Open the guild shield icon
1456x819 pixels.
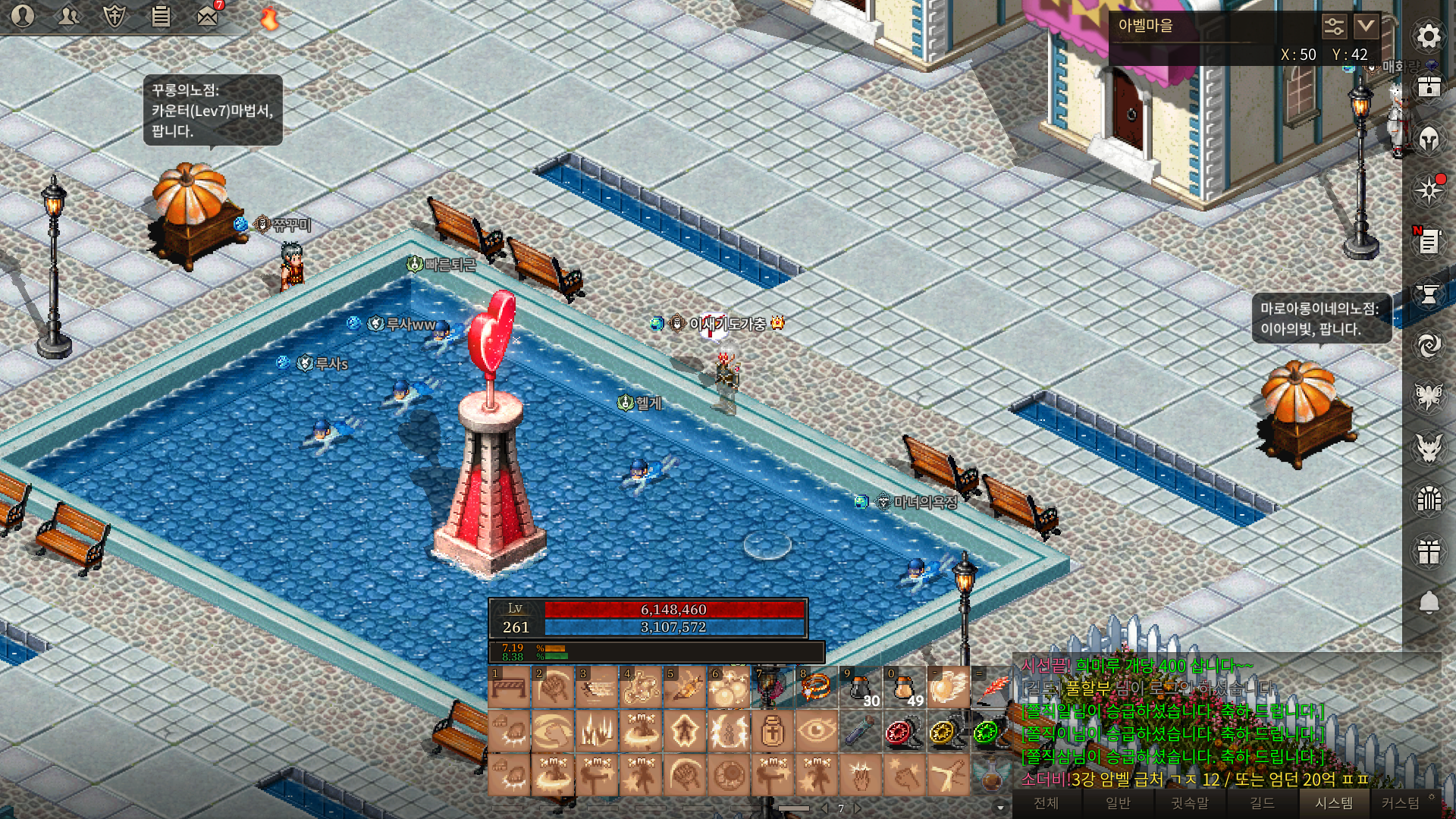click(115, 16)
